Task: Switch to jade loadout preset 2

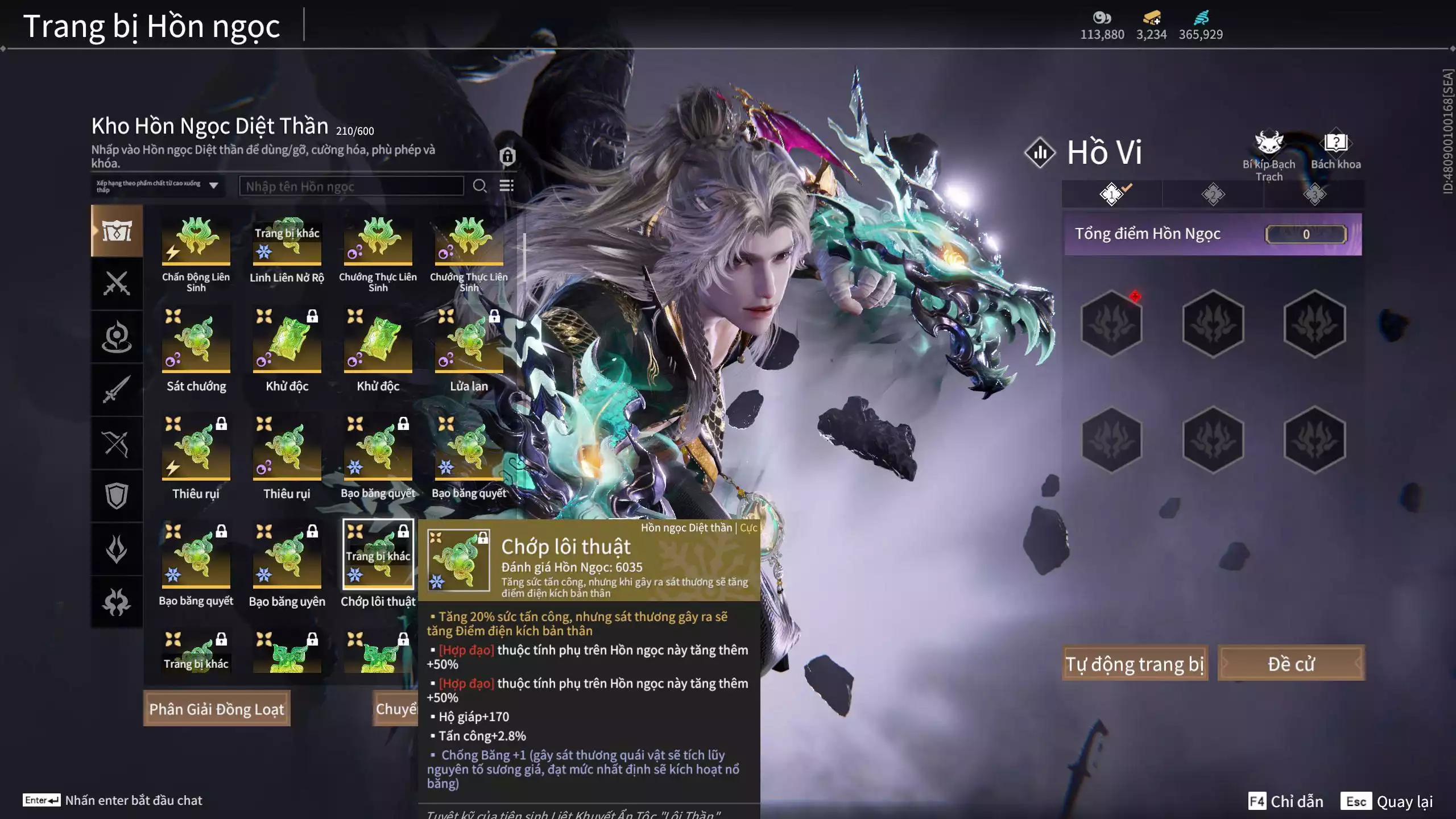Action: point(1213,195)
